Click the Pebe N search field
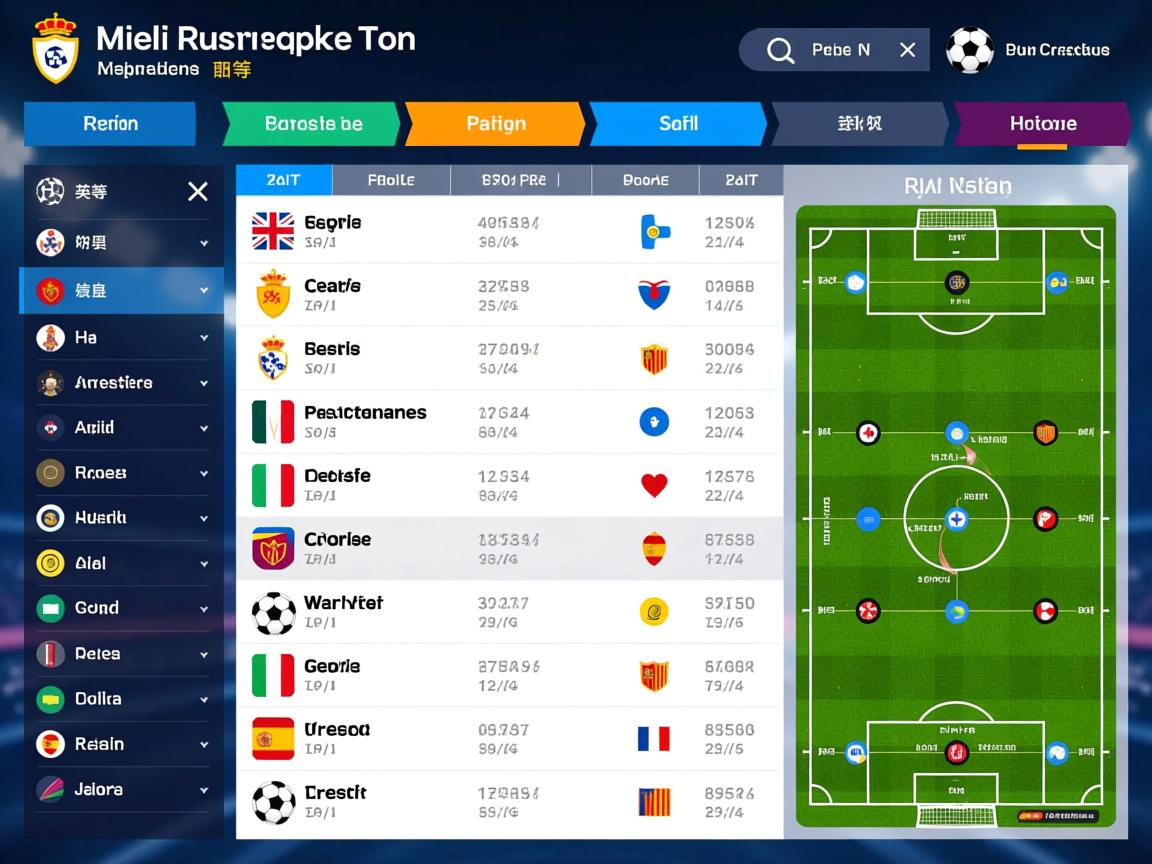This screenshot has width=1152, height=864. point(840,50)
